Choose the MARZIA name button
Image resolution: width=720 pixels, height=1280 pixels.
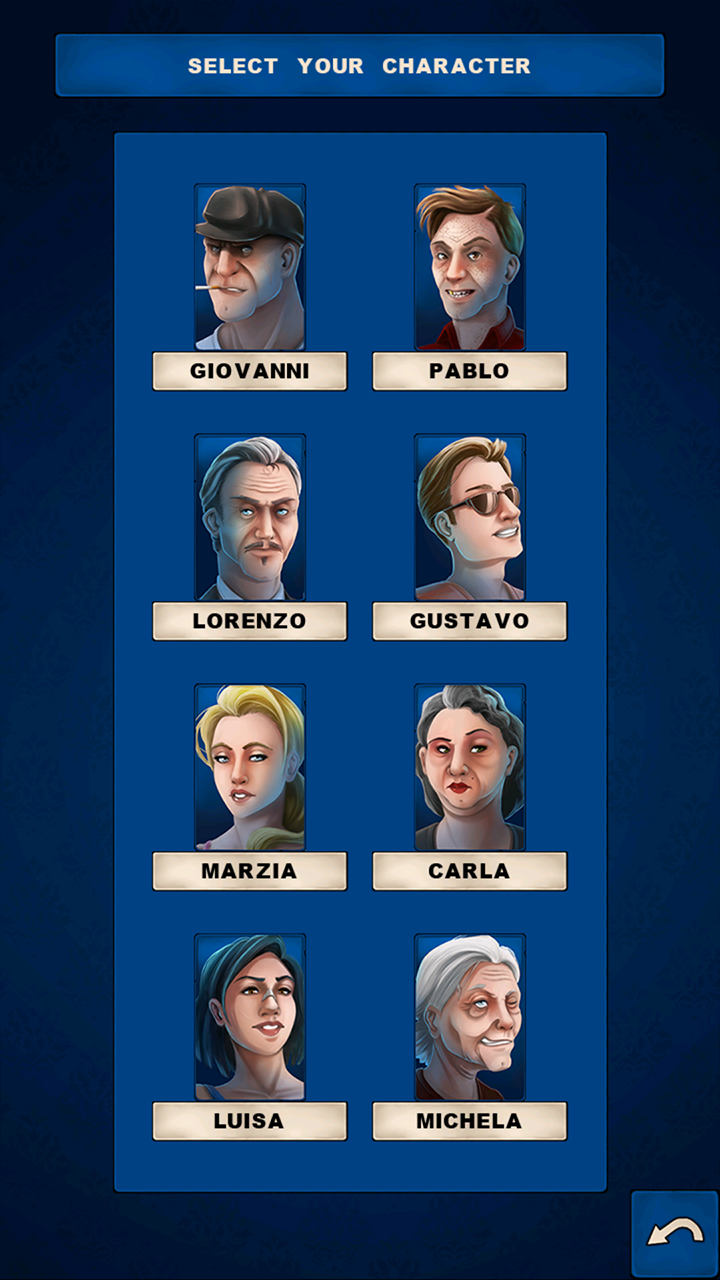(250, 871)
